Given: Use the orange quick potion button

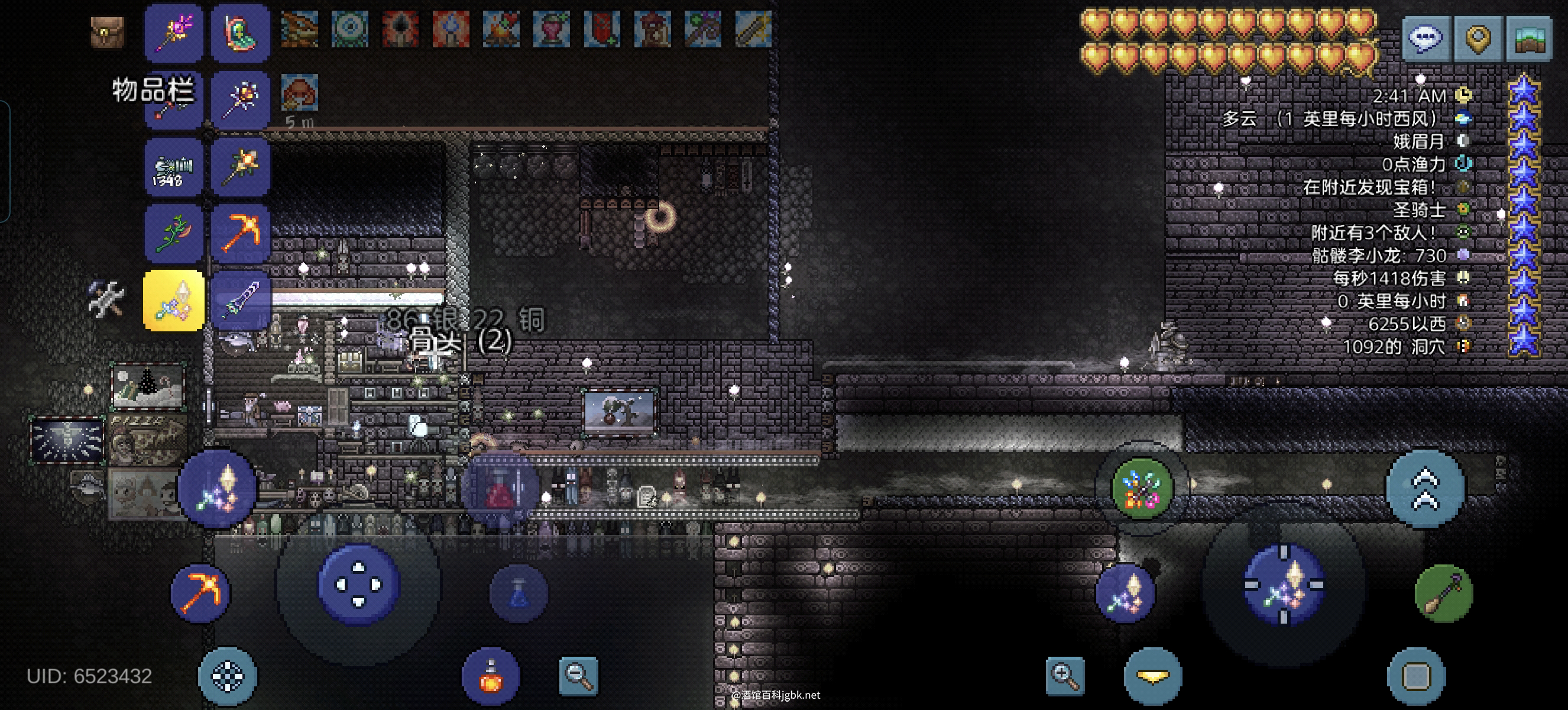Looking at the screenshot, I should click(x=491, y=676).
